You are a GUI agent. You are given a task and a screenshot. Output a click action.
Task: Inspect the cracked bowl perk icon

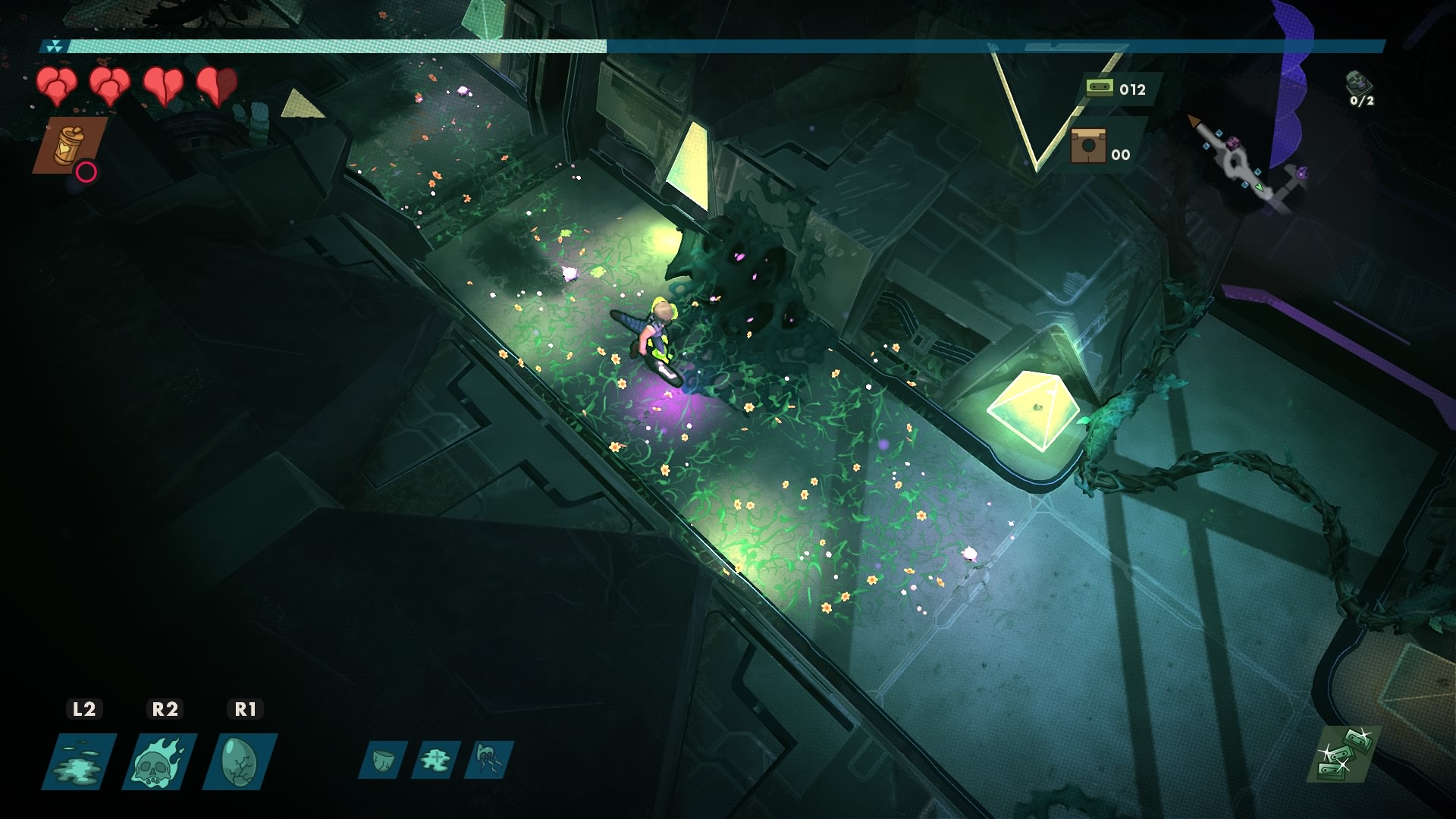click(382, 759)
